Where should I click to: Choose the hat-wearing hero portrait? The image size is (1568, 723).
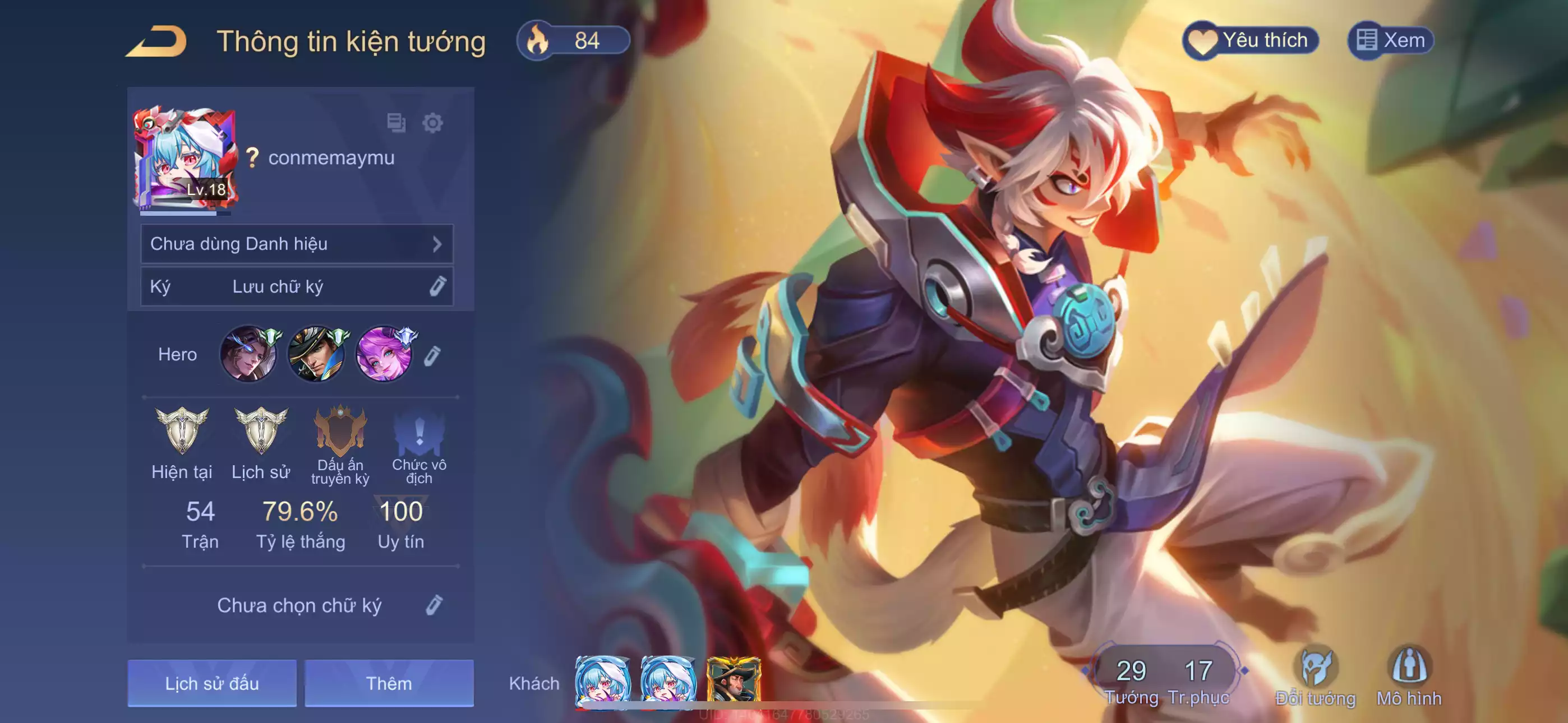[x=316, y=354]
